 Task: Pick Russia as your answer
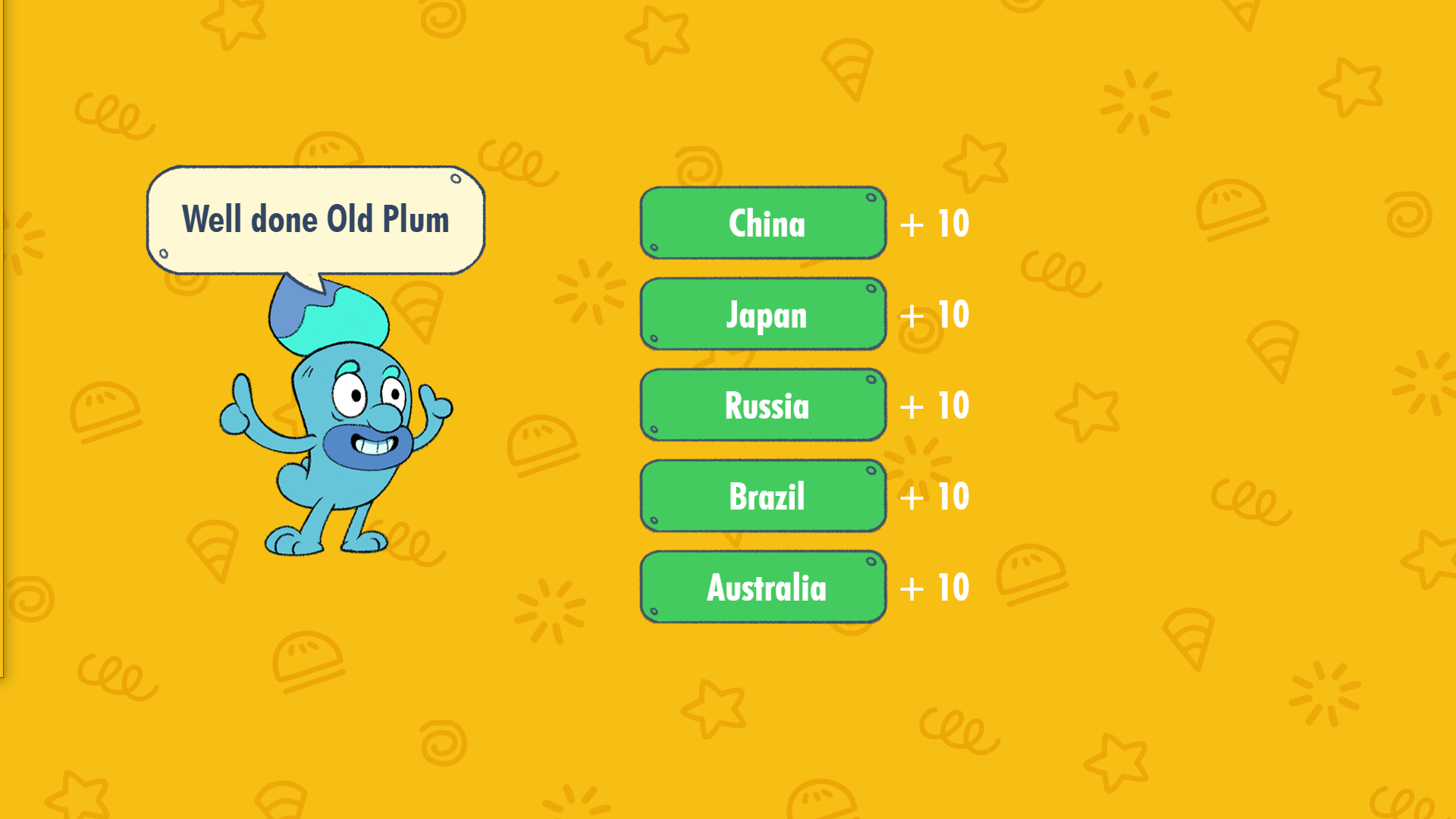(763, 405)
